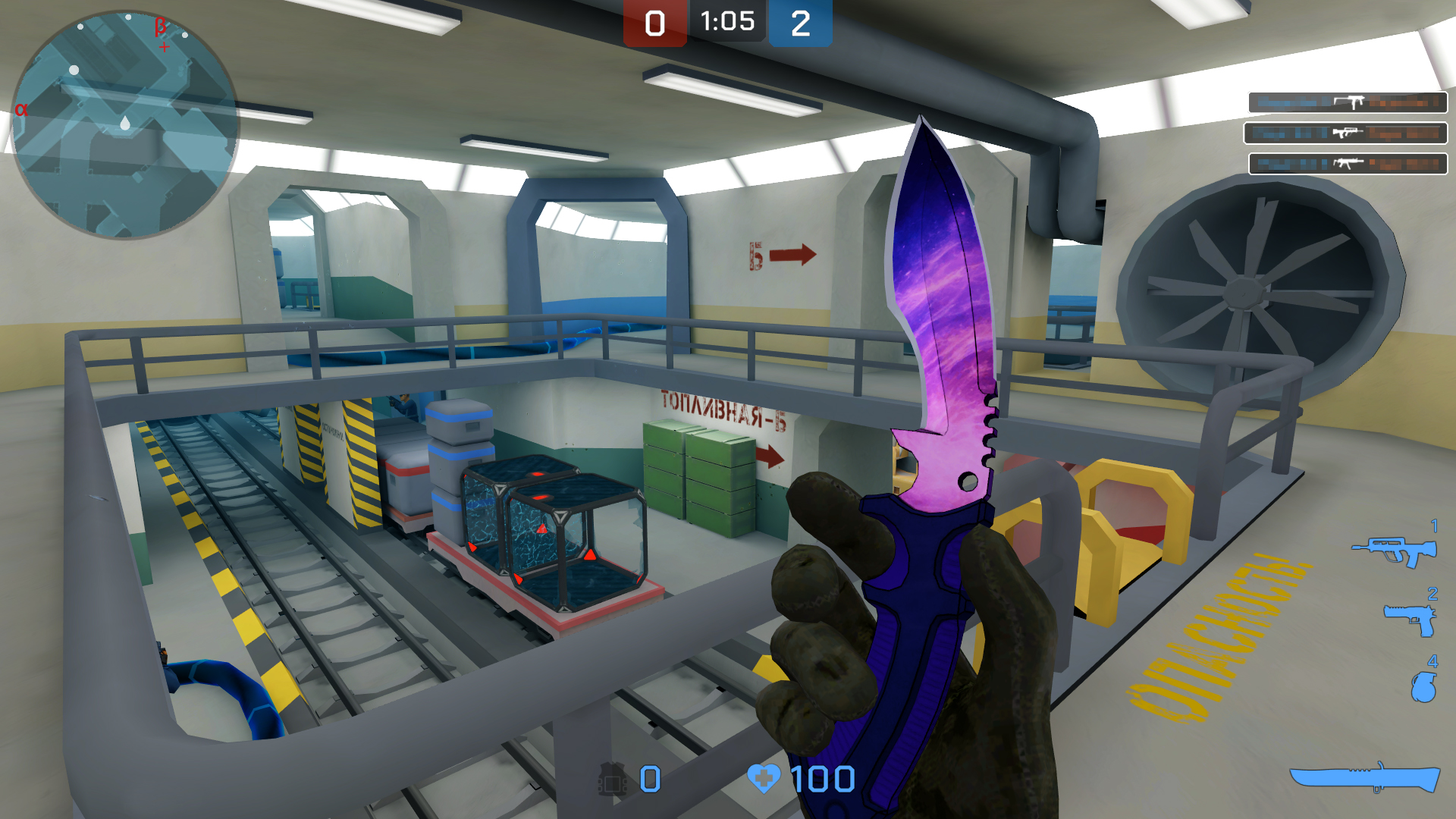Toggle the red α marker on the minimap
The image size is (1456, 819).
[x=20, y=108]
